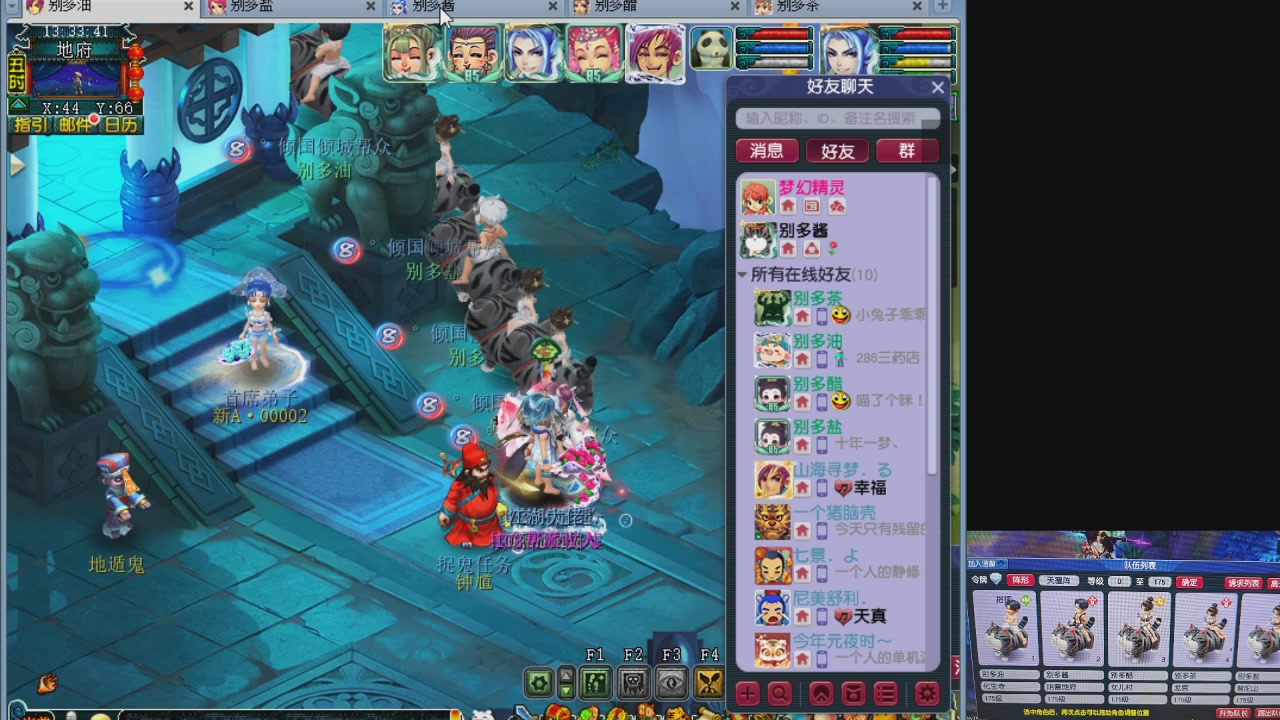
Task: Select the F2 skull skill icon
Action: click(632, 683)
